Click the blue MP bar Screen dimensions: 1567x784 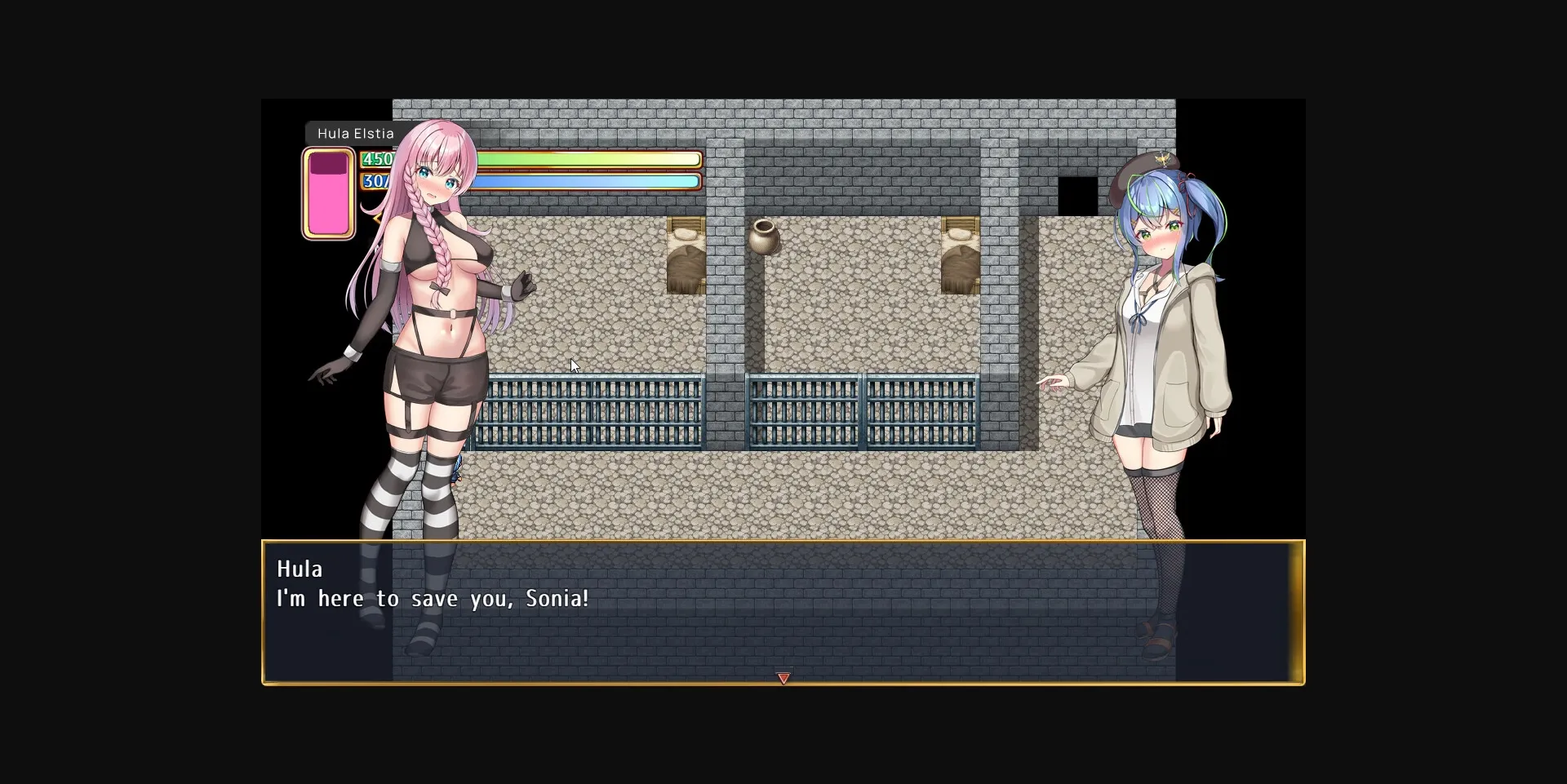pos(588,181)
